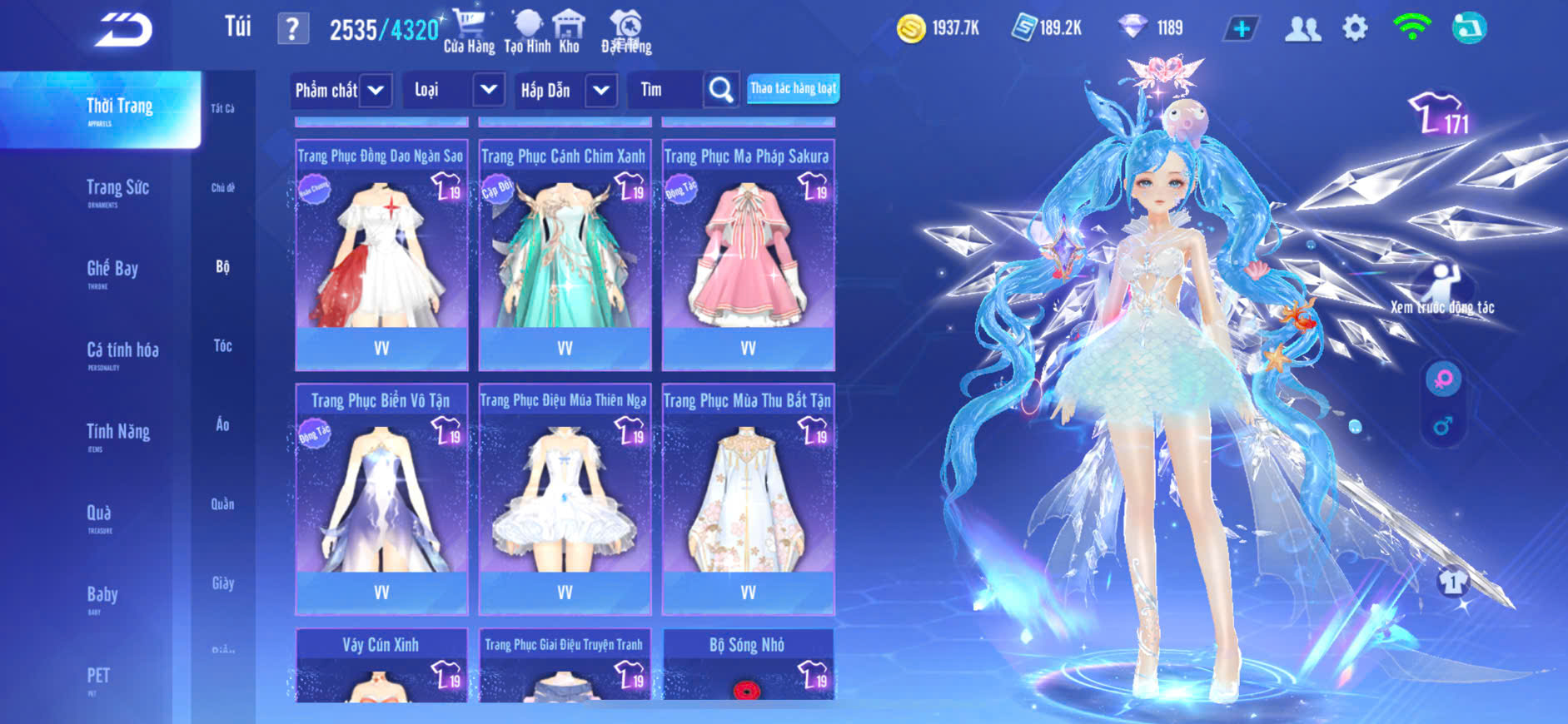Go back using the return arrow
The width and height of the screenshot is (1568, 724).
point(123,30)
